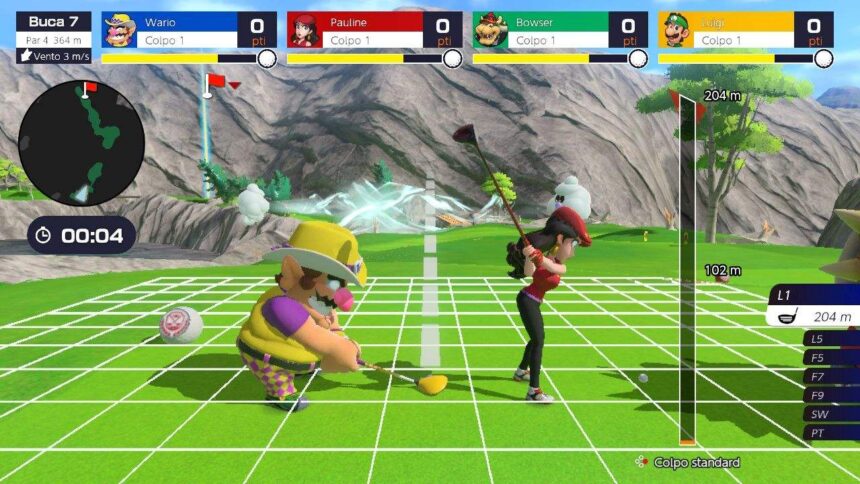The image size is (860, 484).
Task: Select Luigi's player panel
Action: pyautogui.click(x=745, y=30)
